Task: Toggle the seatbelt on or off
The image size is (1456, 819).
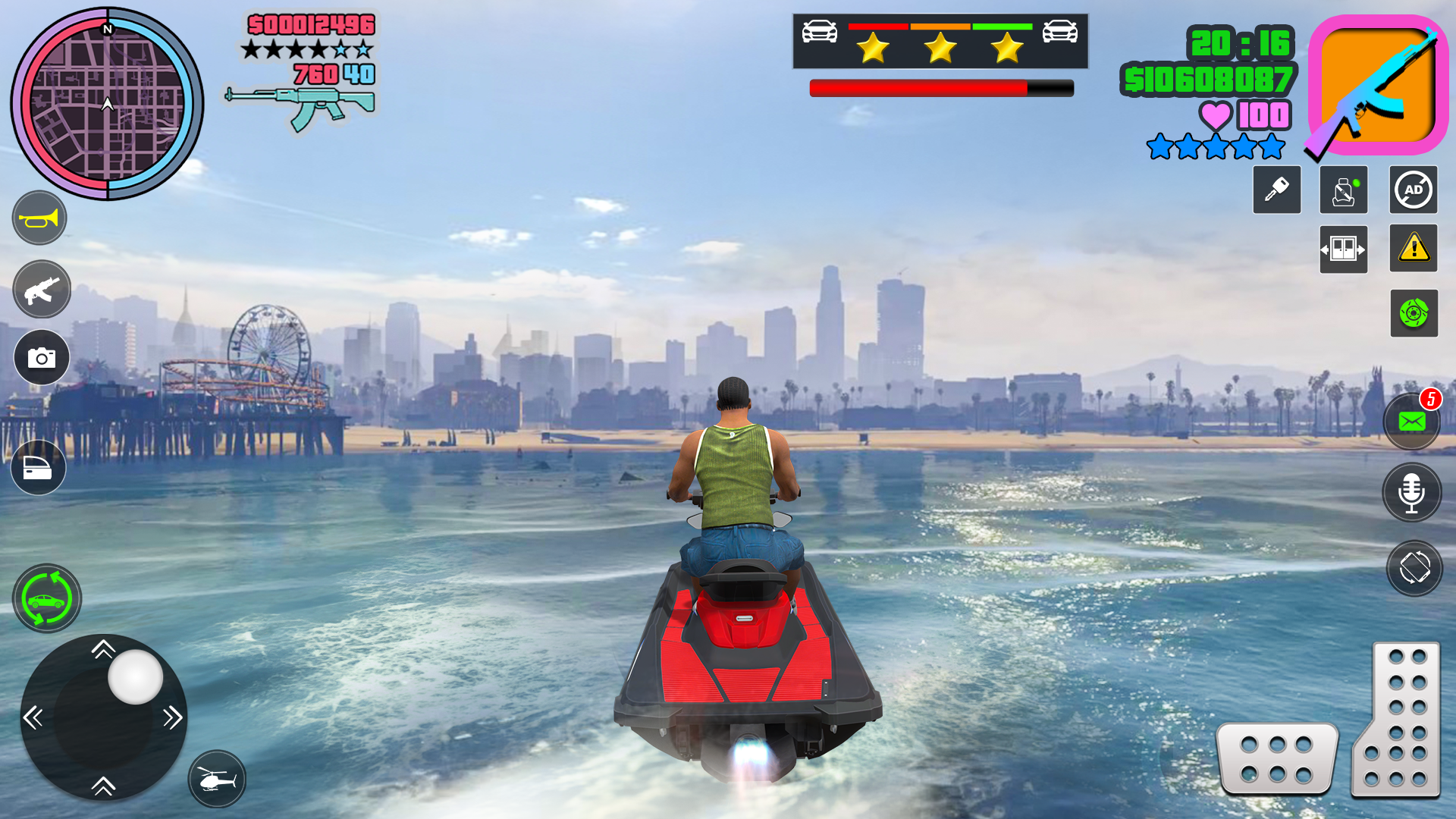Action: 1342,190
